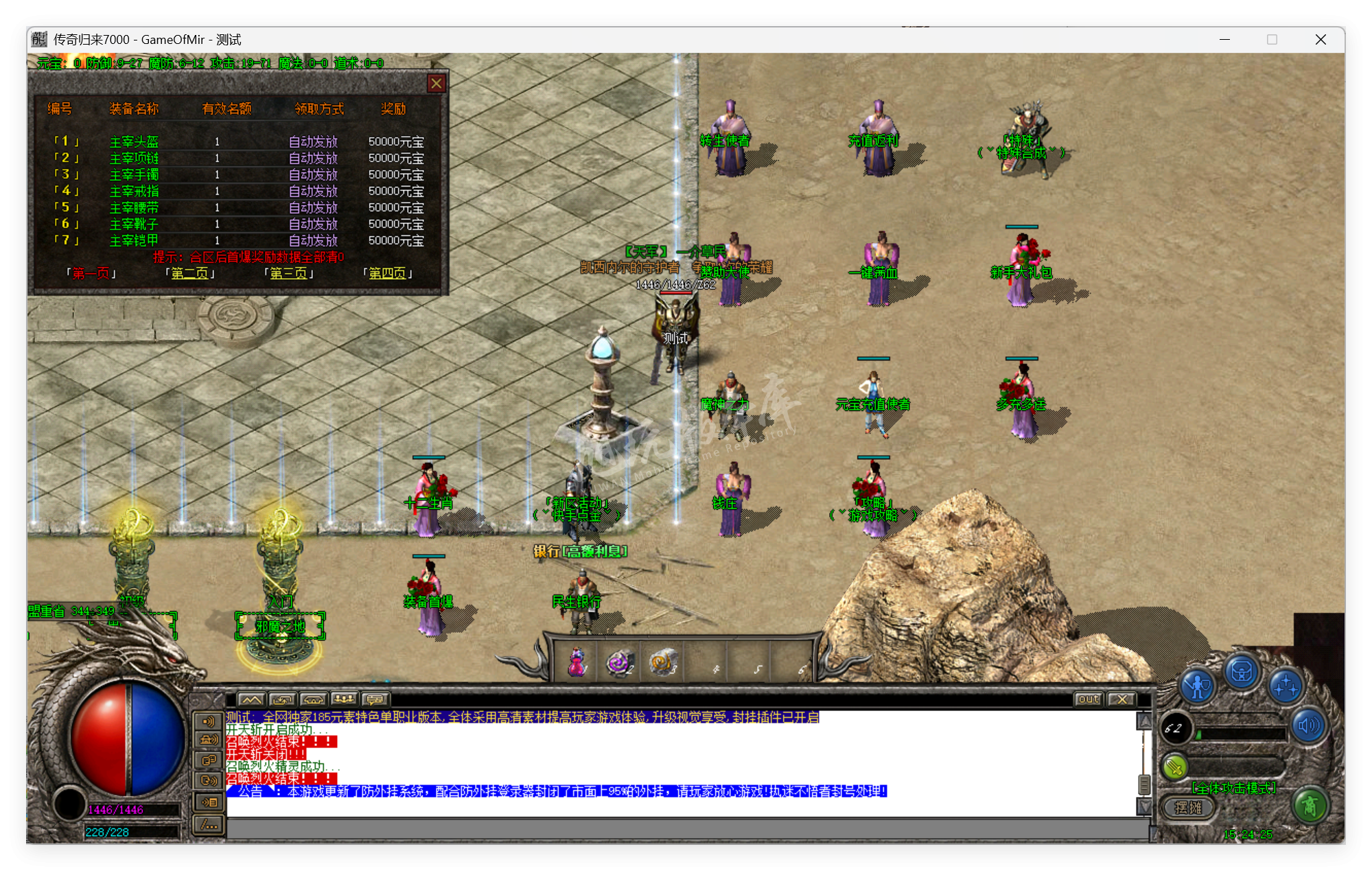The image size is (1372, 871).
Task: Close the equipment reward list panel
Action: pos(437,83)
